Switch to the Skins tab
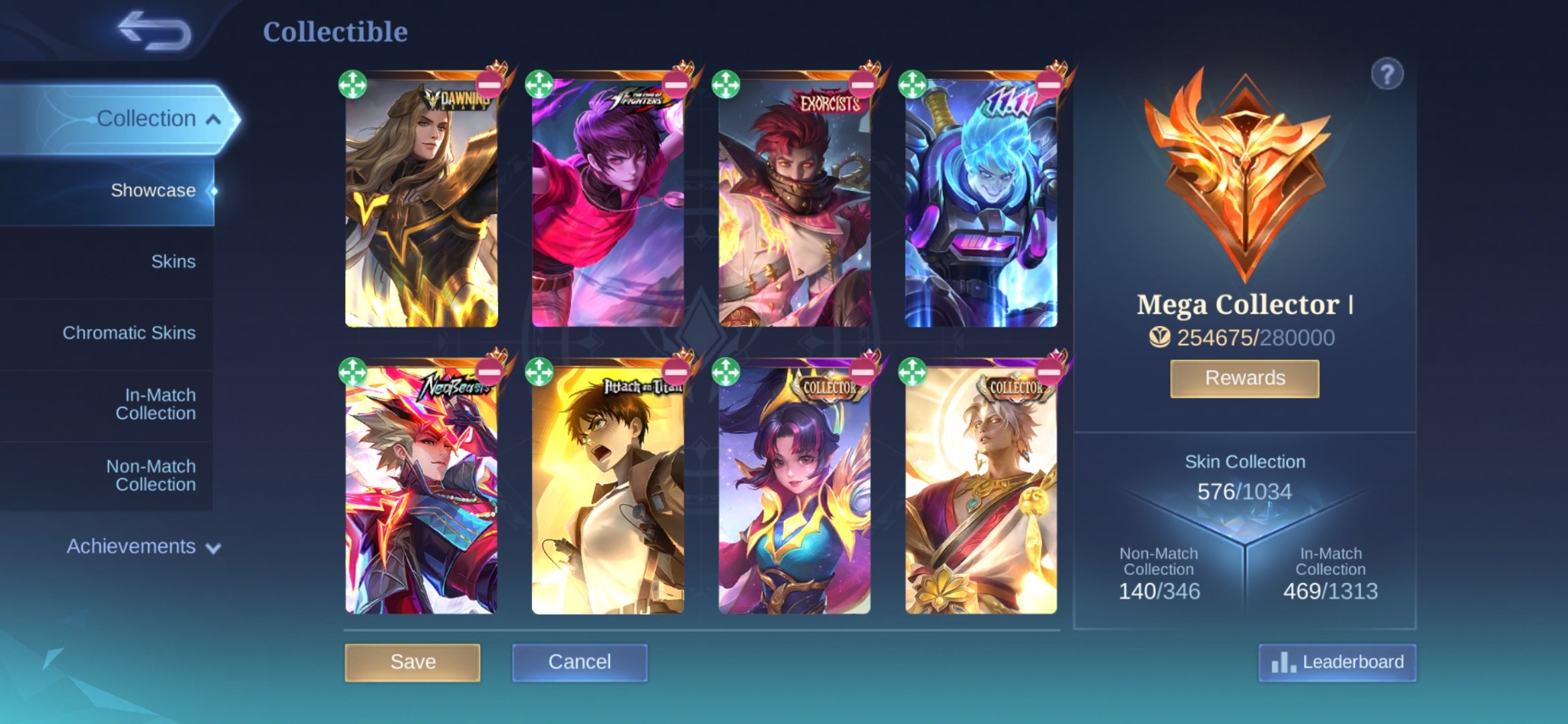Screen dimensions: 1568x724 tap(174, 261)
